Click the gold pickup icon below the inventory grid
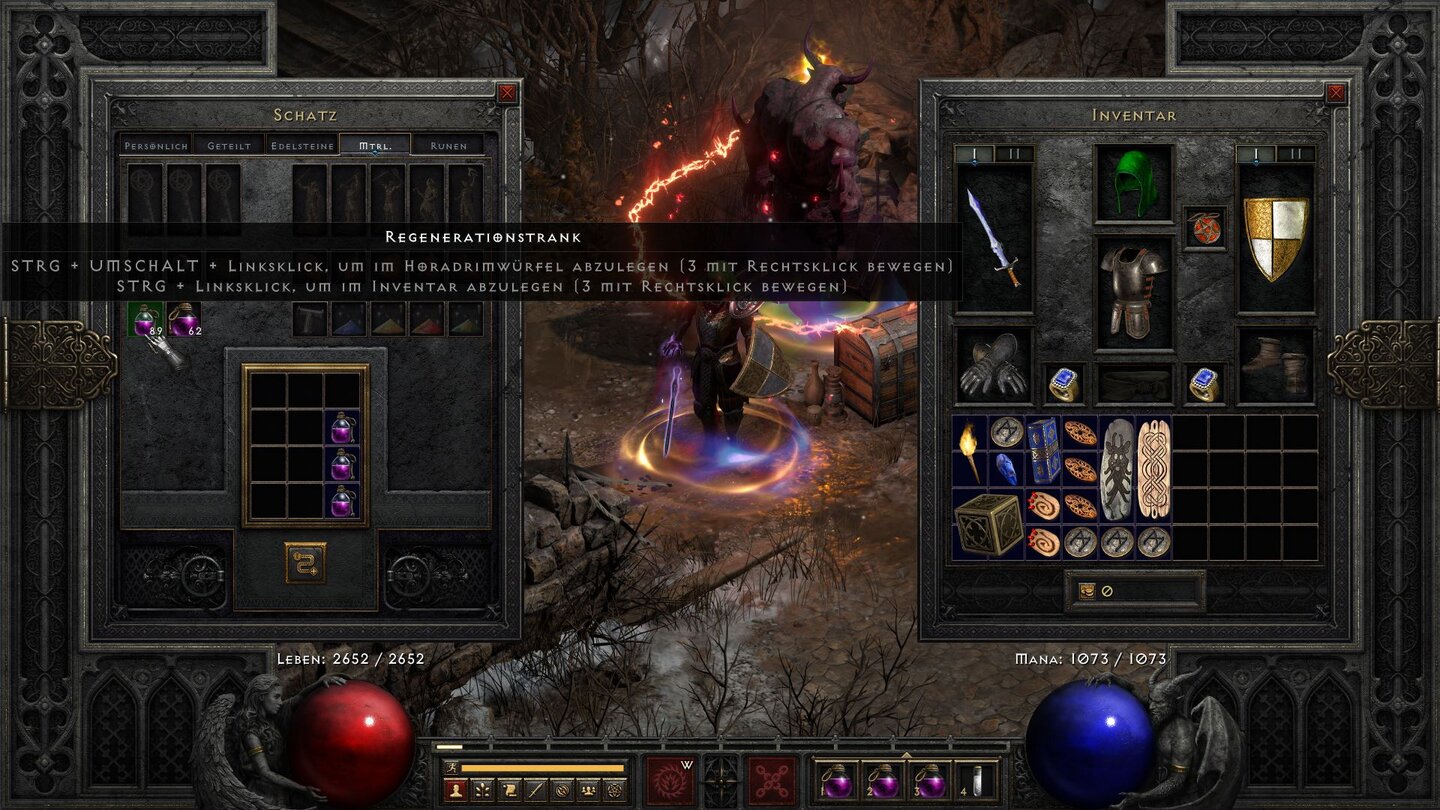Image resolution: width=1440 pixels, height=810 pixels. (1087, 591)
